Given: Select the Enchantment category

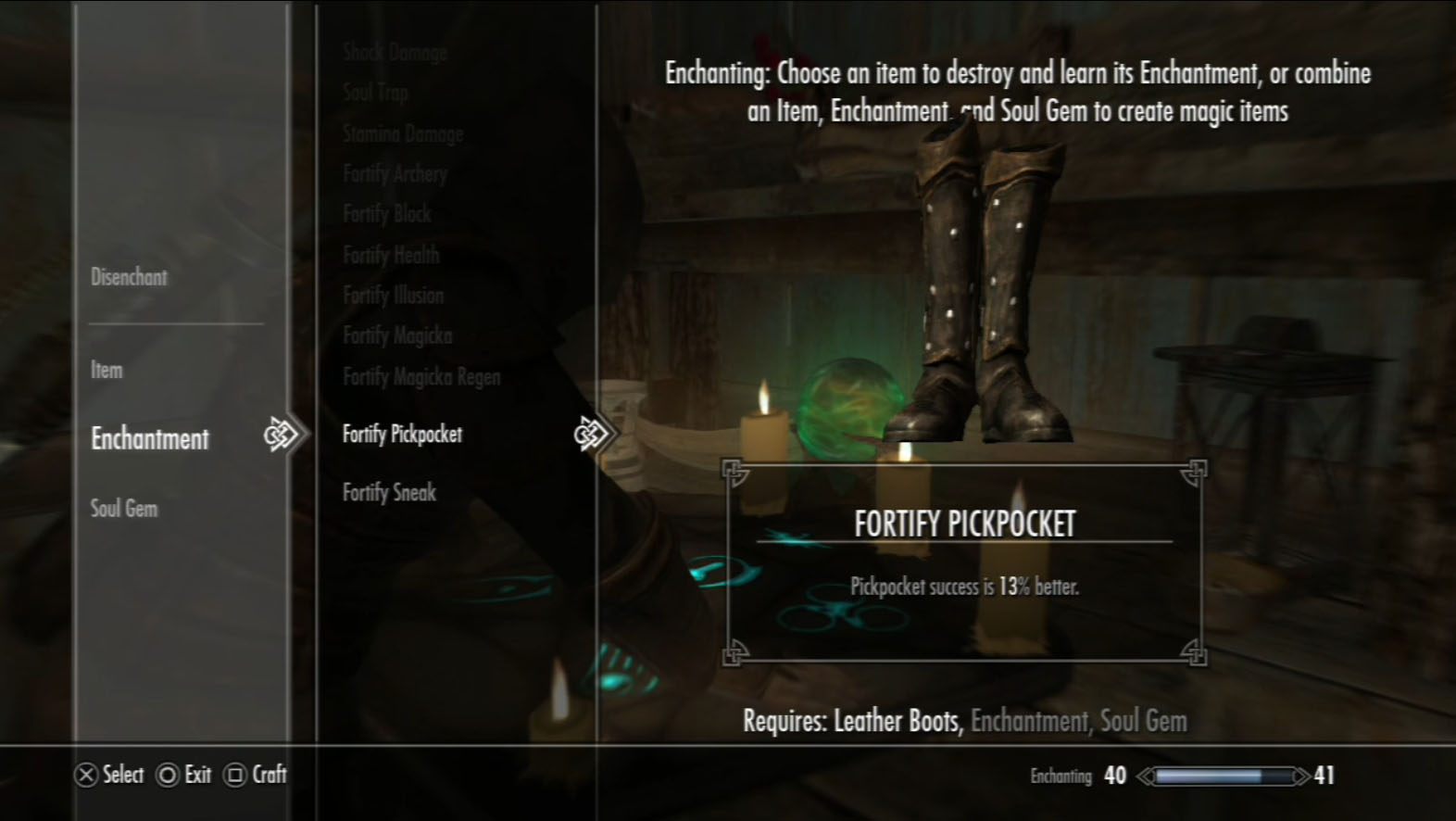Looking at the screenshot, I should pyautogui.click(x=150, y=439).
